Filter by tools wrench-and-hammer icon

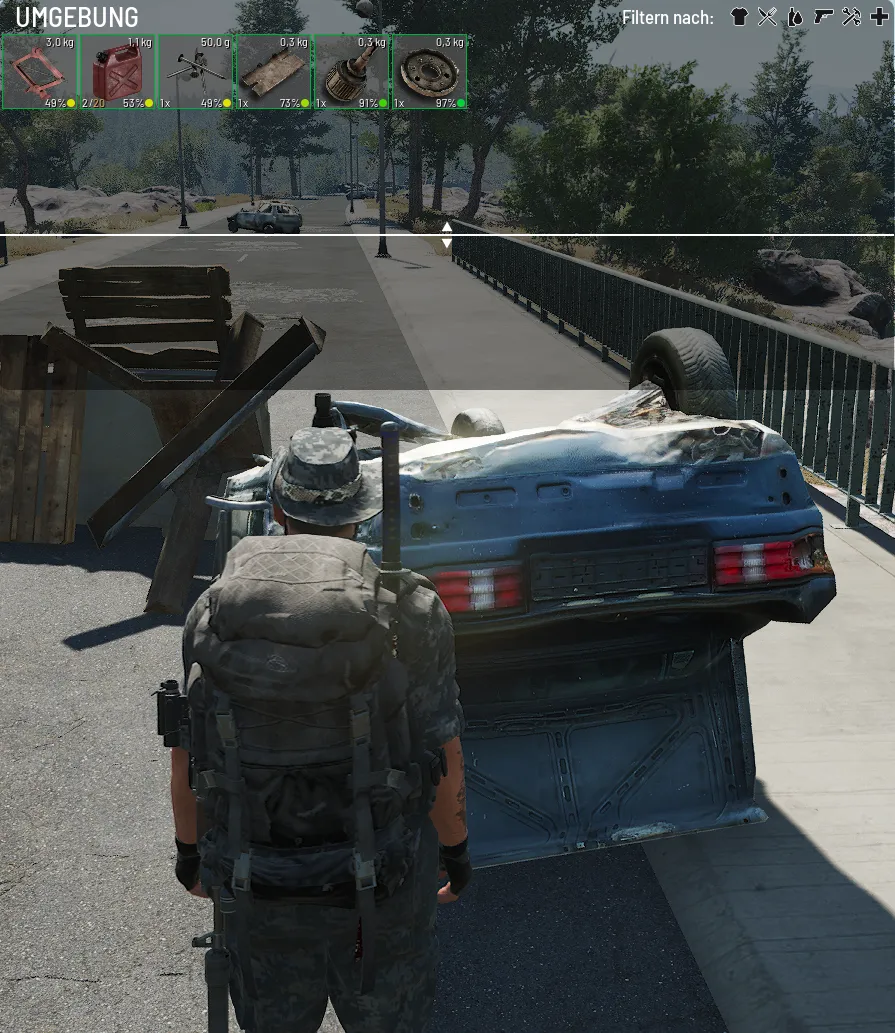coord(851,17)
